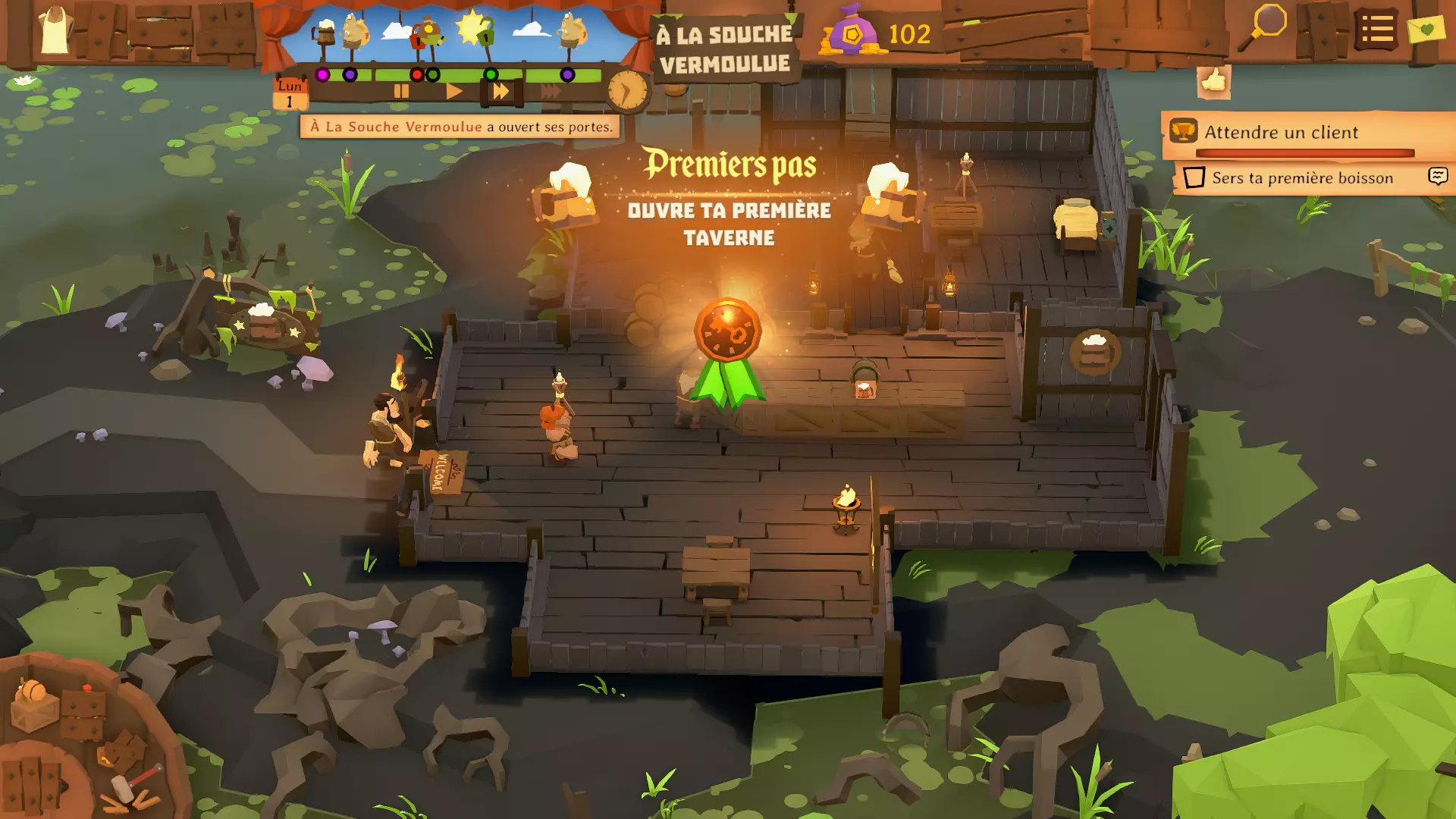Click the thumbs-up reputation icon

click(1213, 80)
